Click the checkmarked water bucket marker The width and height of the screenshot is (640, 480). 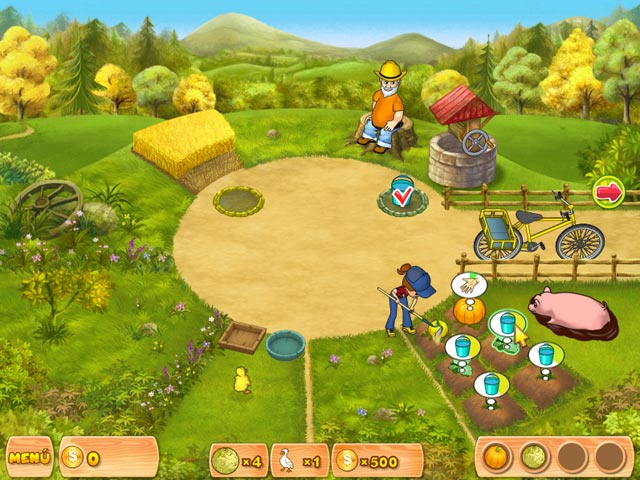click(x=403, y=193)
